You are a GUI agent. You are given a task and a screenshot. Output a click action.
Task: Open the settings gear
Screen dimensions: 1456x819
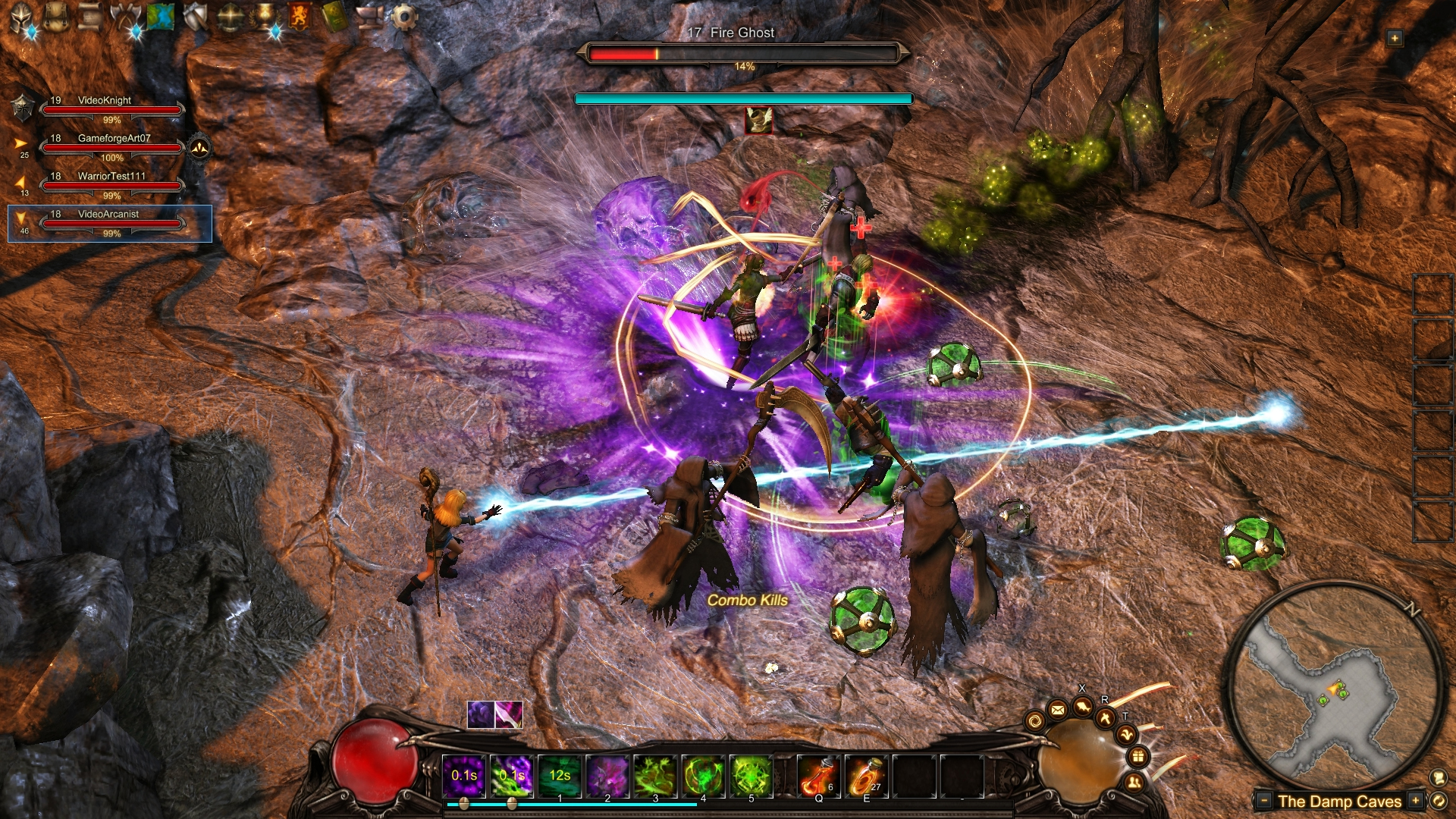coord(404,17)
